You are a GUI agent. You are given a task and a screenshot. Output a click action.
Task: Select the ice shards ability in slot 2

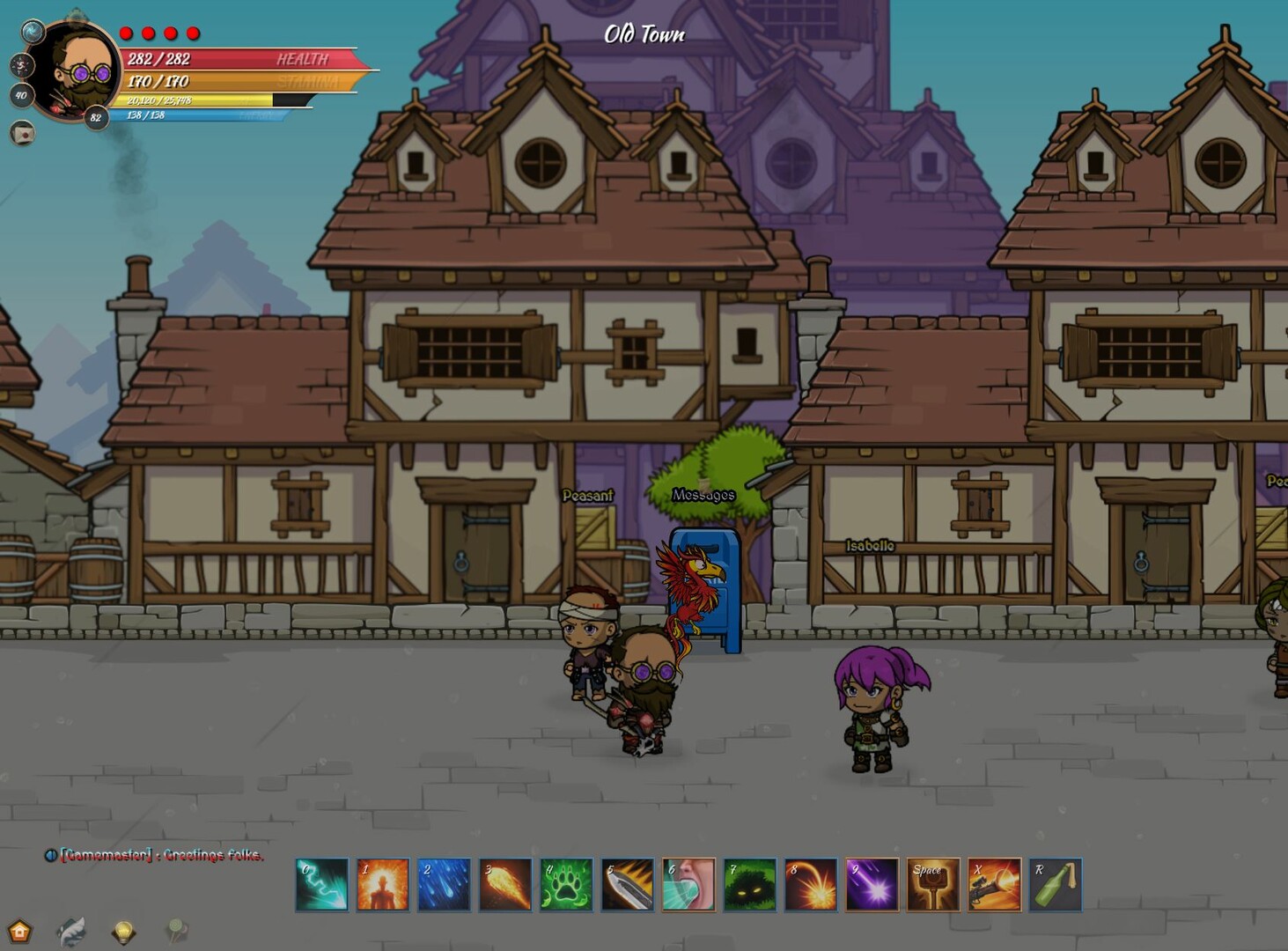tap(444, 884)
